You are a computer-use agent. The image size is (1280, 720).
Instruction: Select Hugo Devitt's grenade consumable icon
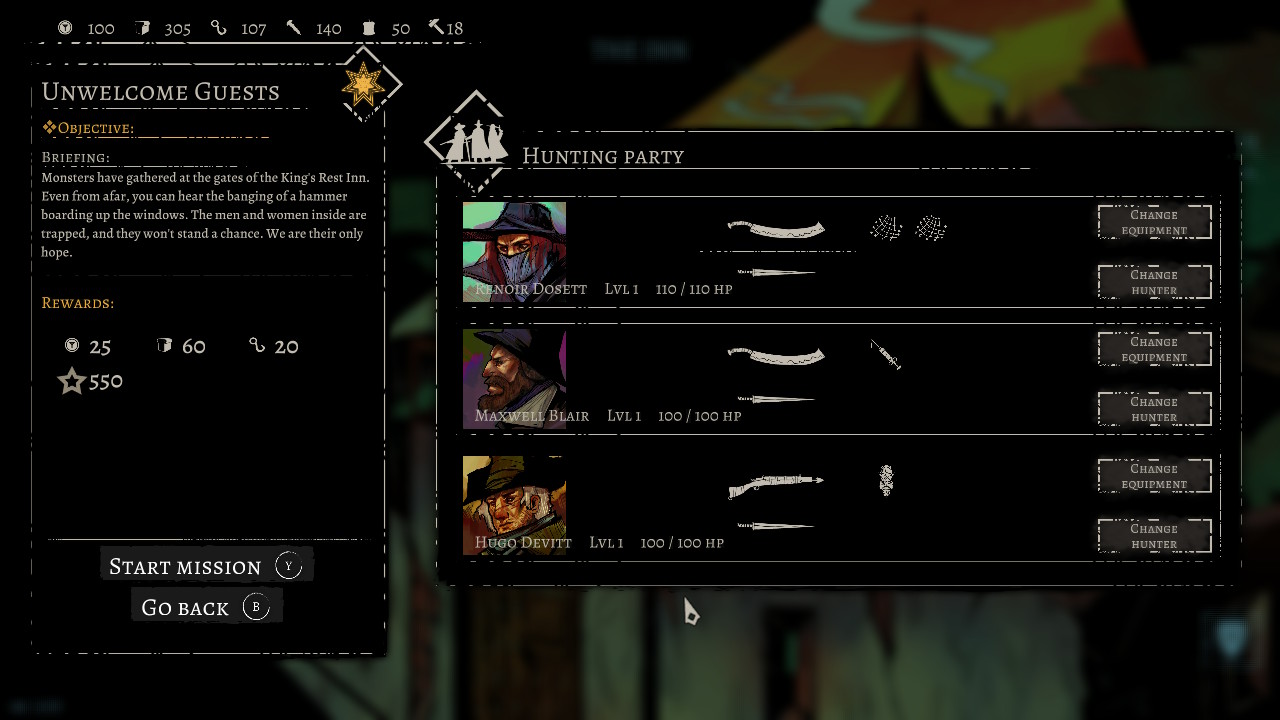(886, 480)
